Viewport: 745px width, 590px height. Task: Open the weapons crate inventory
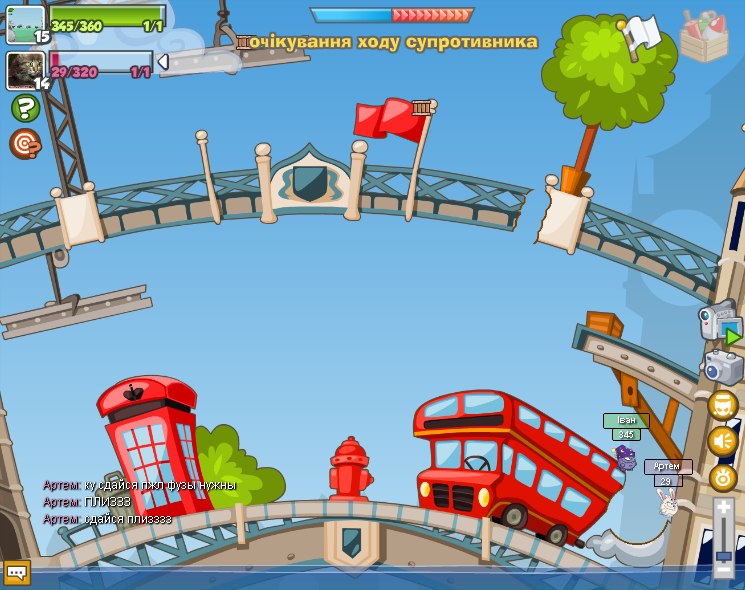(704, 35)
